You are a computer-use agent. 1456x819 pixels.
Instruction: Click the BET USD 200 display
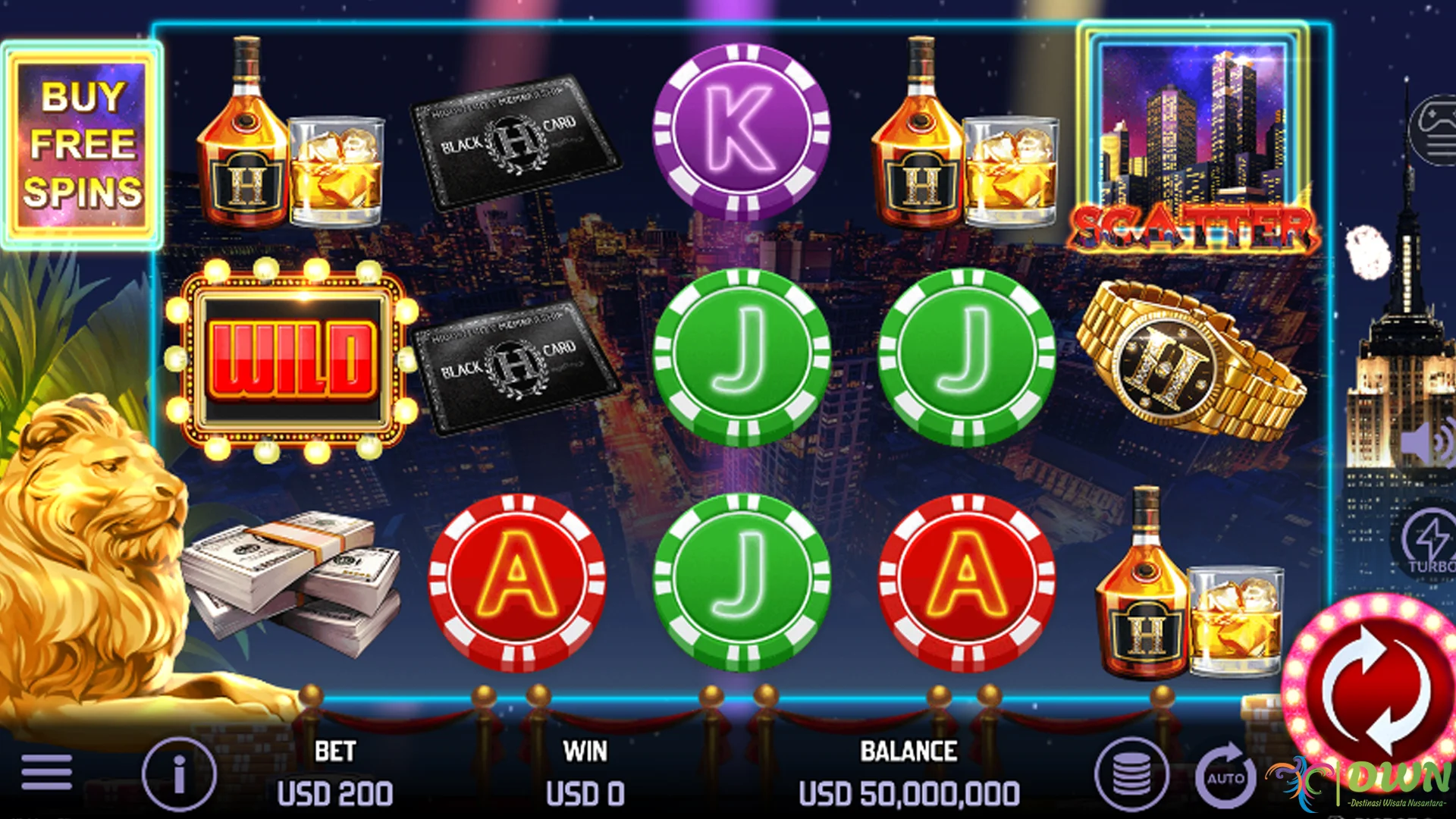coord(336,773)
